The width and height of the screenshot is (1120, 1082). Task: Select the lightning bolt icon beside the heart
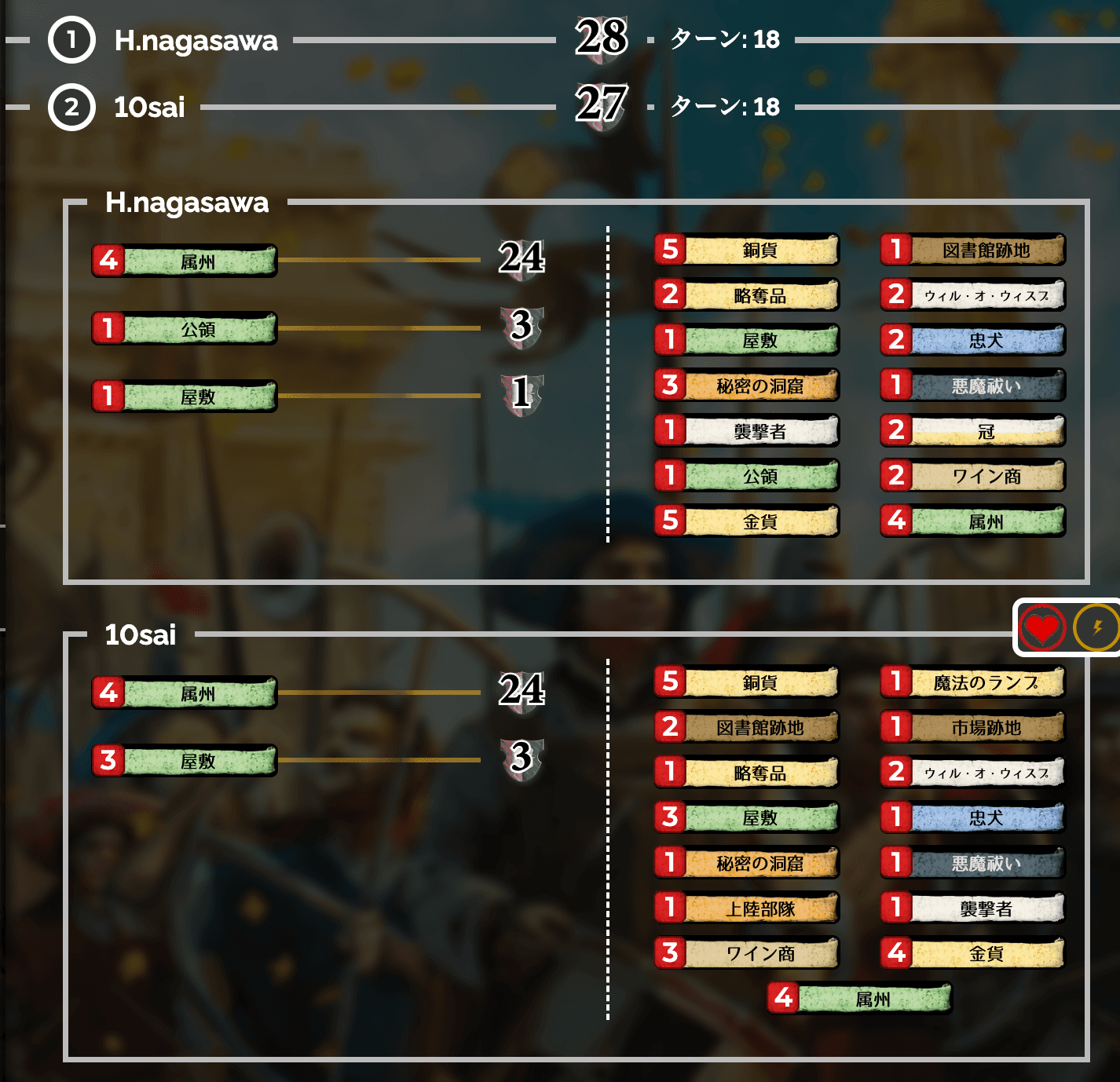1093,627
